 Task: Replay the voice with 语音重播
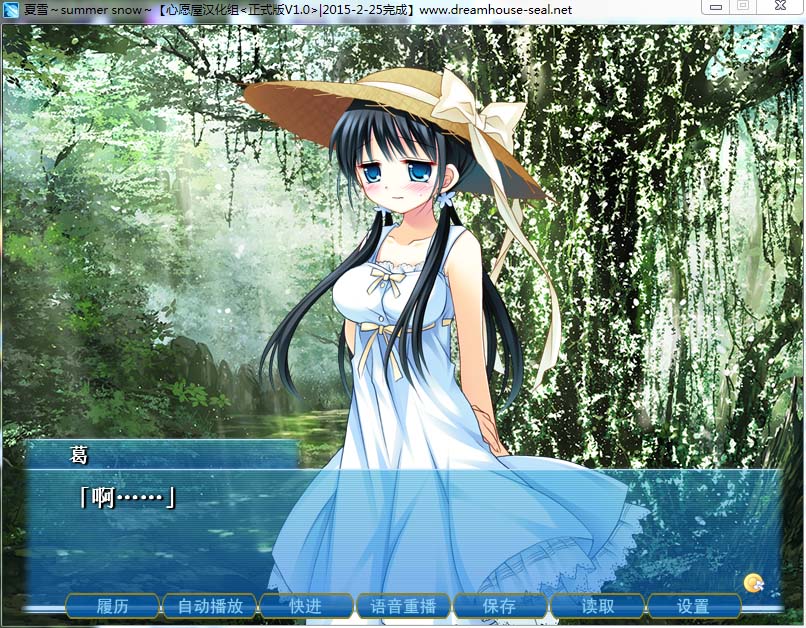click(x=403, y=606)
